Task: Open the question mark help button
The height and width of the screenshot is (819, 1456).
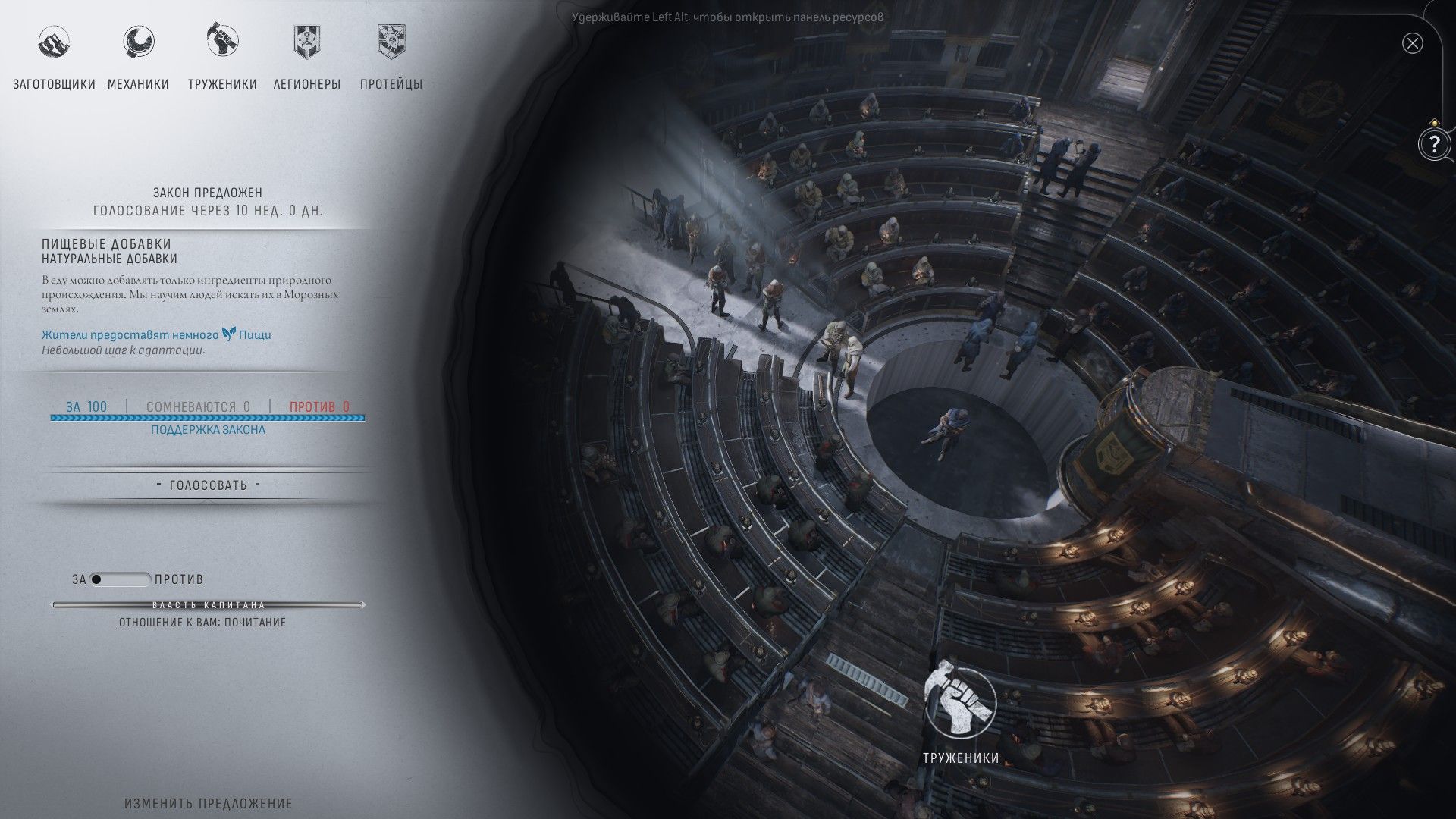Action: pyautogui.click(x=1433, y=143)
